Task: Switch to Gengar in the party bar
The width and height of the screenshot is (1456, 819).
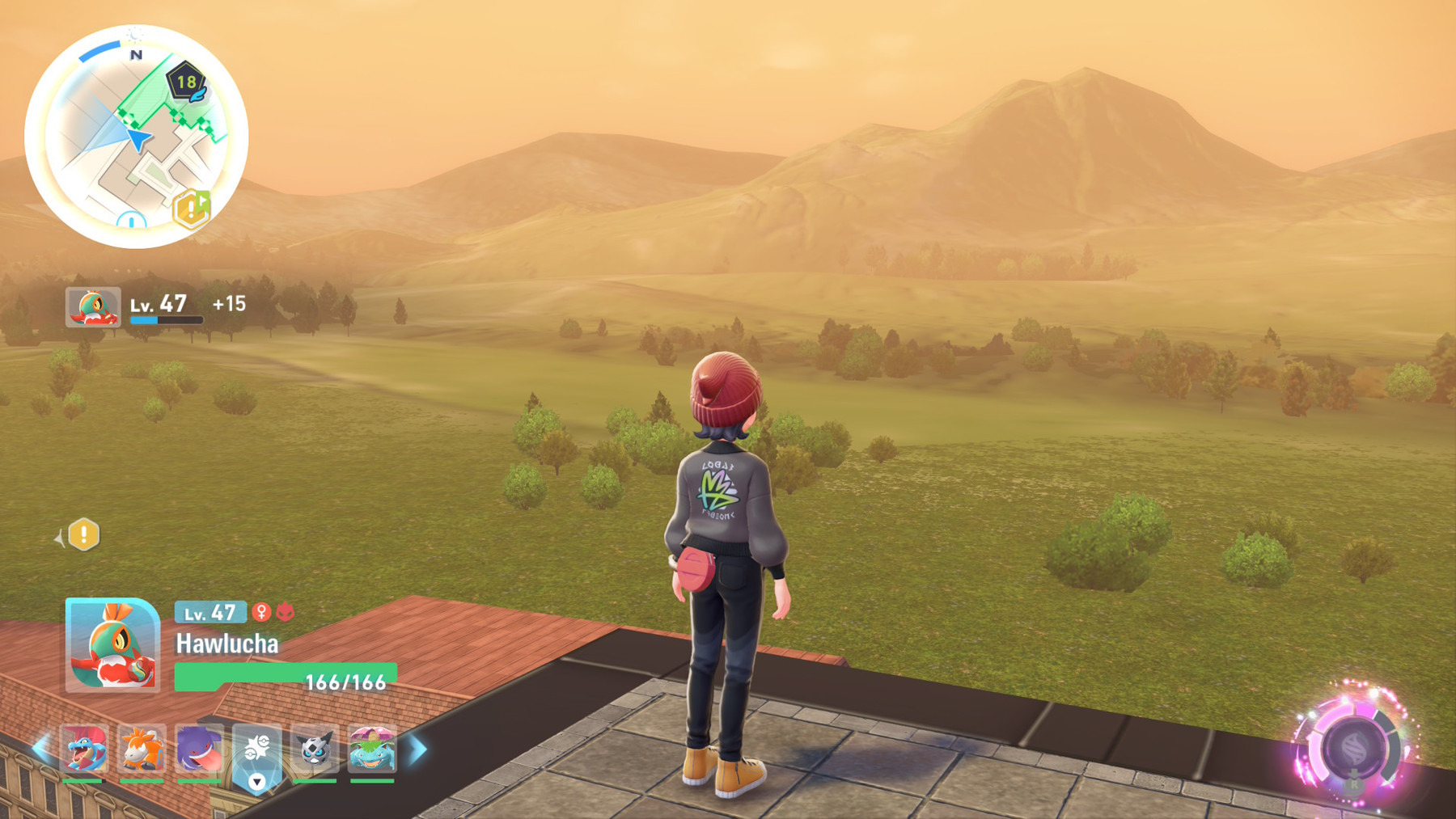Action: coord(199,749)
